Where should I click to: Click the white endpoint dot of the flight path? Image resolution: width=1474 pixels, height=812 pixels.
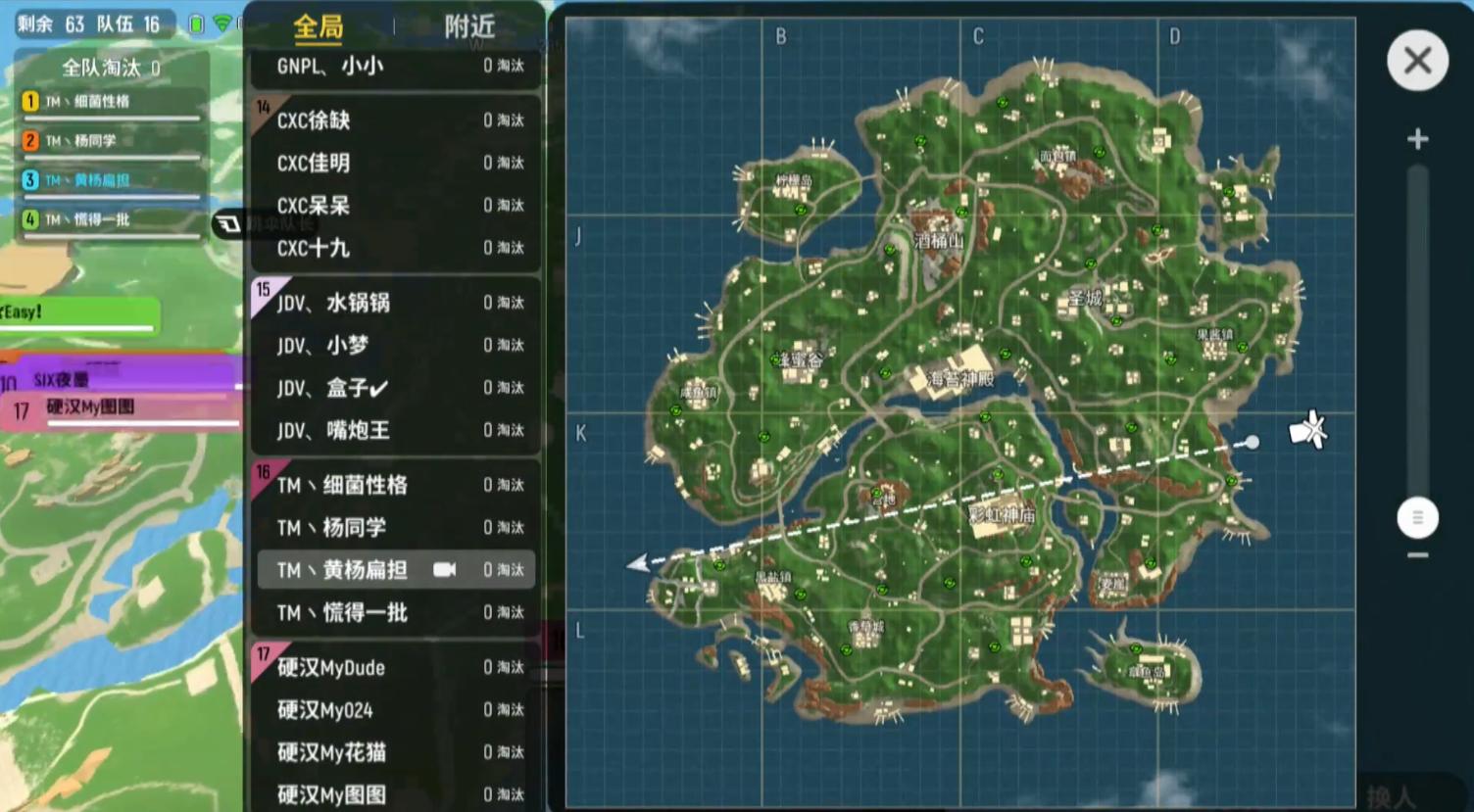tap(1253, 442)
